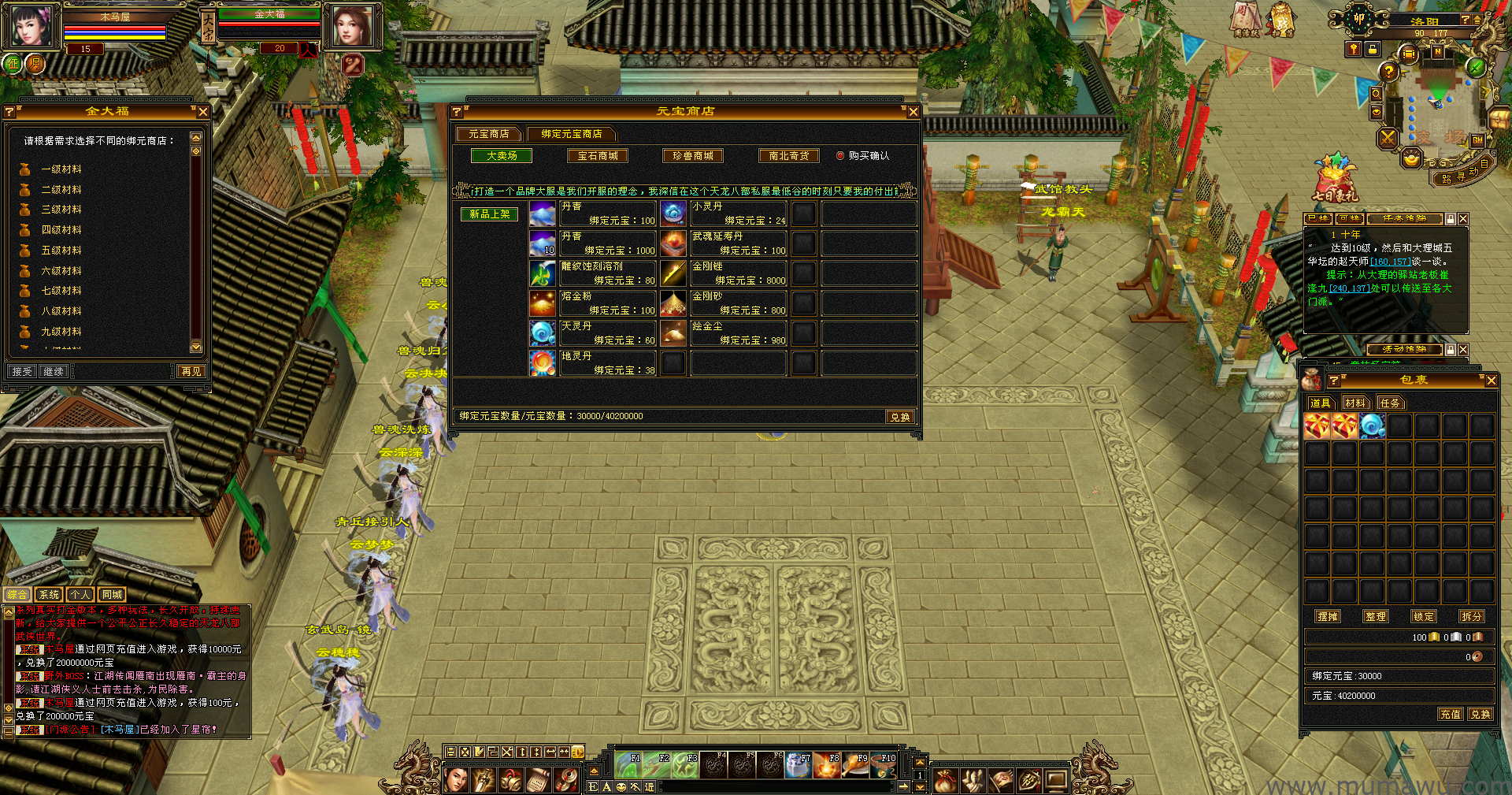The image size is (1512, 795).
Task: Switch to the 绑定元宝商店 tab
Action: click(572, 134)
